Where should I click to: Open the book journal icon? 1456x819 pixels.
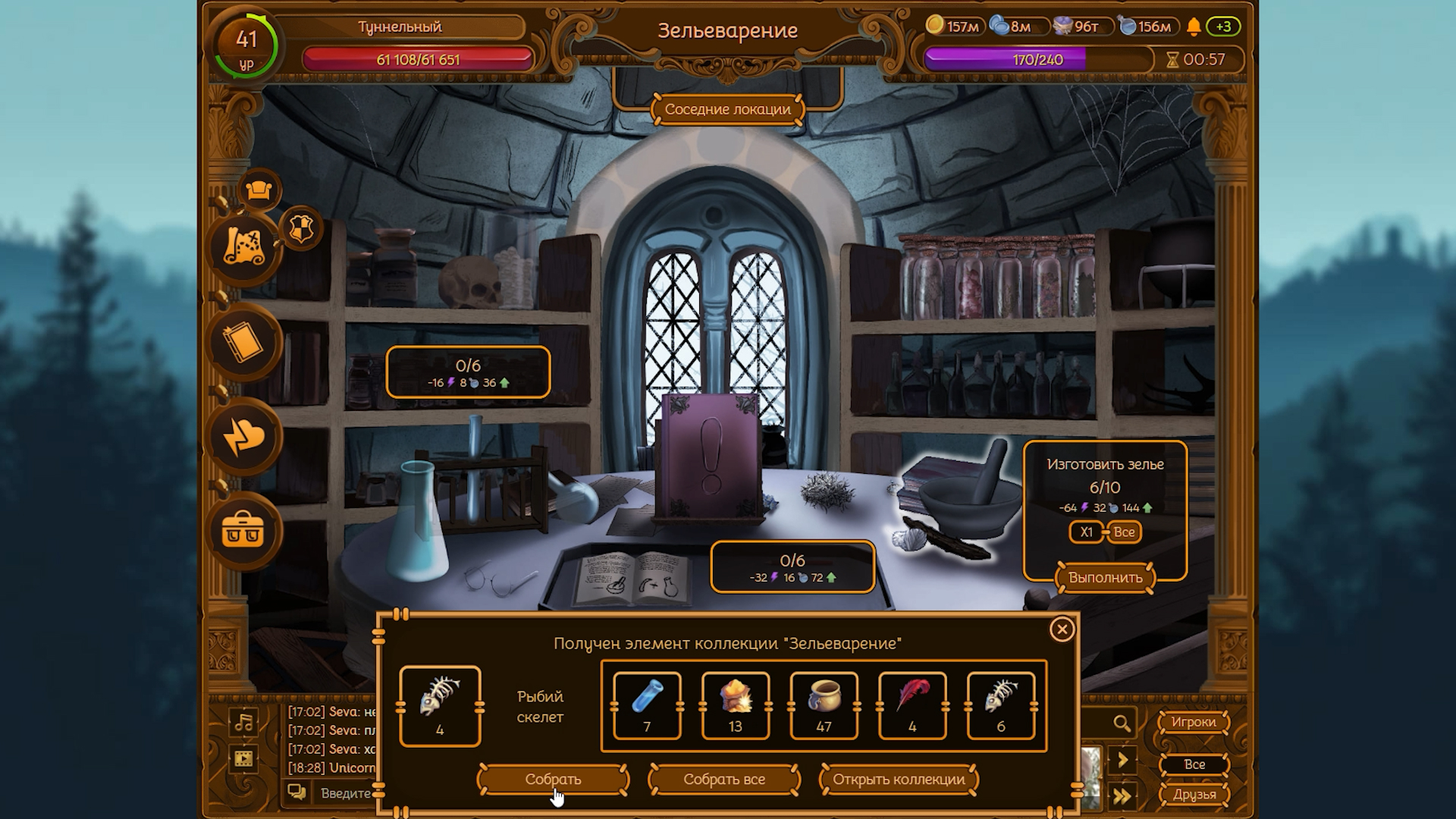click(243, 344)
